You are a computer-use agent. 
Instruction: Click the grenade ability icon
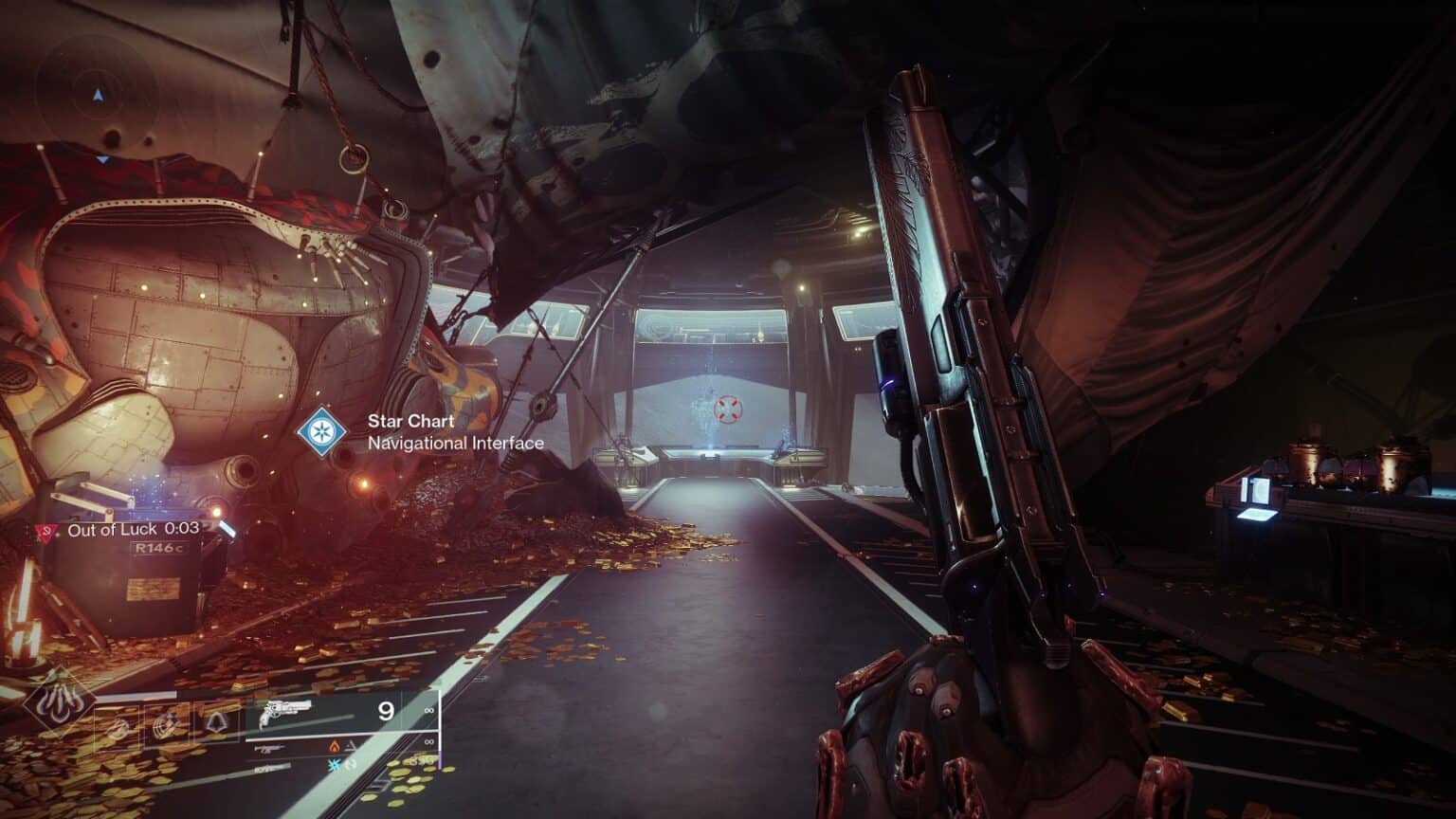(x=118, y=726)
